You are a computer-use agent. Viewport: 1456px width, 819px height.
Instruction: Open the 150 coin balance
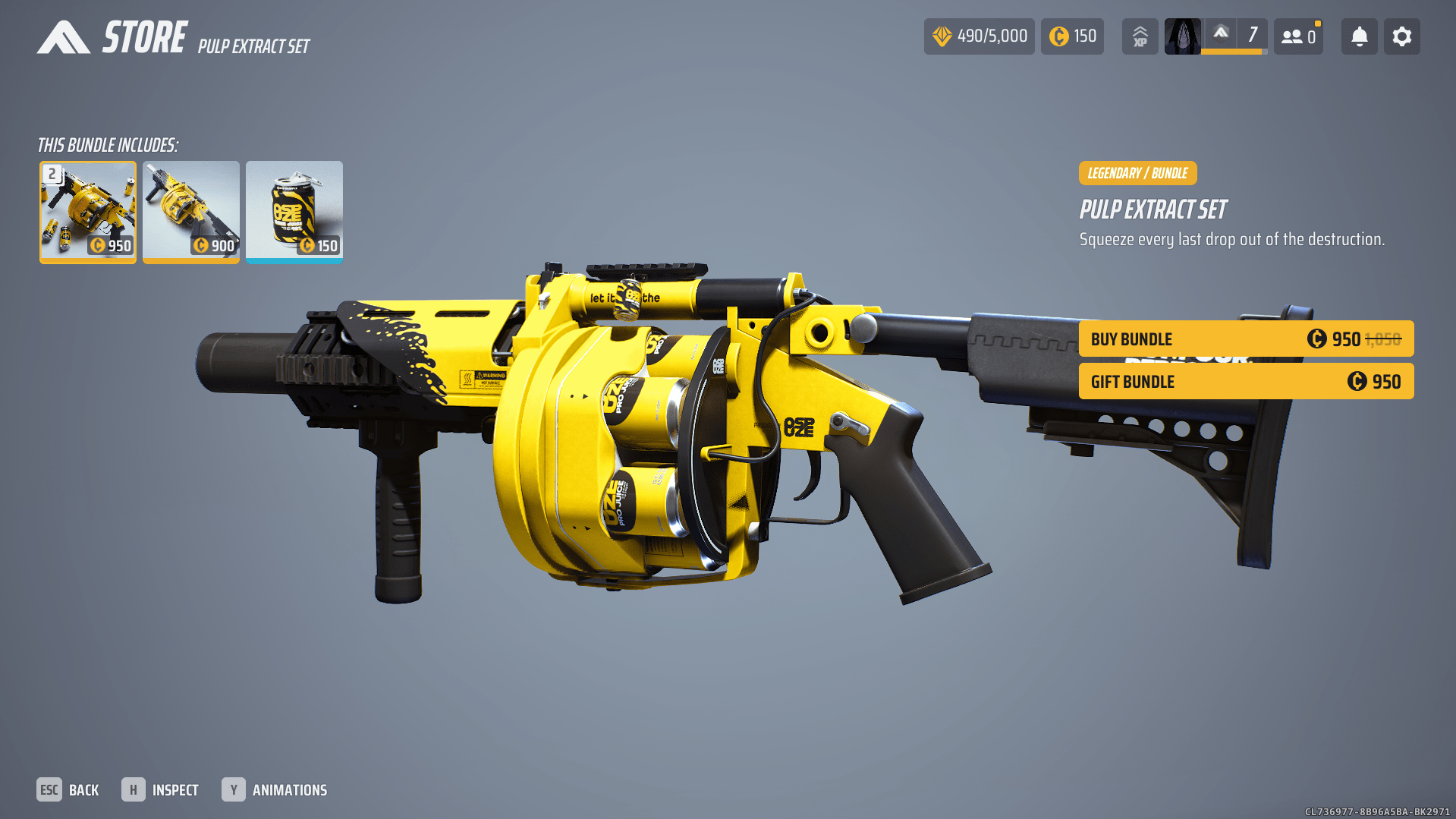pos(1072,36)
